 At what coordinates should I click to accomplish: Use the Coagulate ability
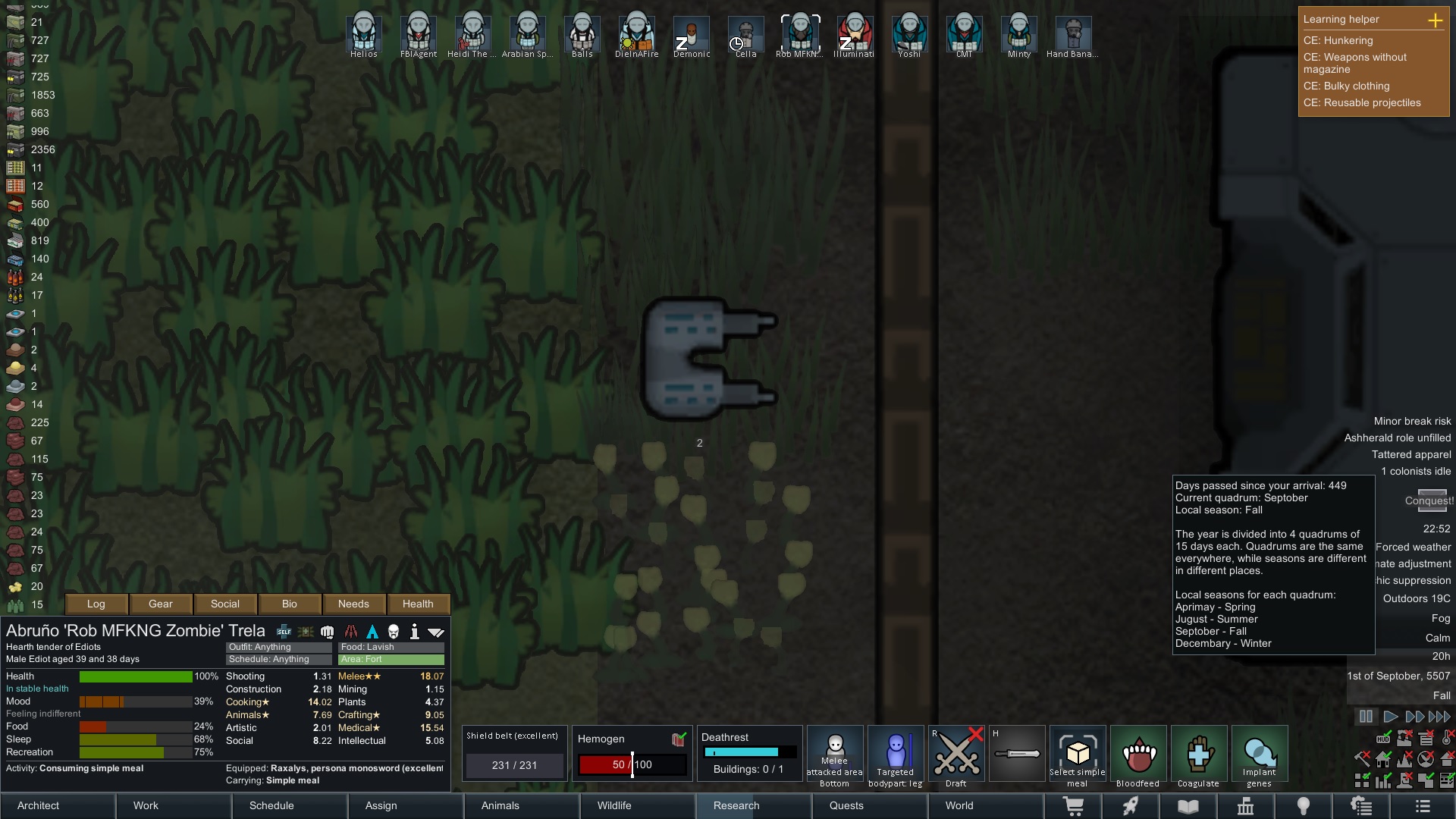(x=1199, y=754)
